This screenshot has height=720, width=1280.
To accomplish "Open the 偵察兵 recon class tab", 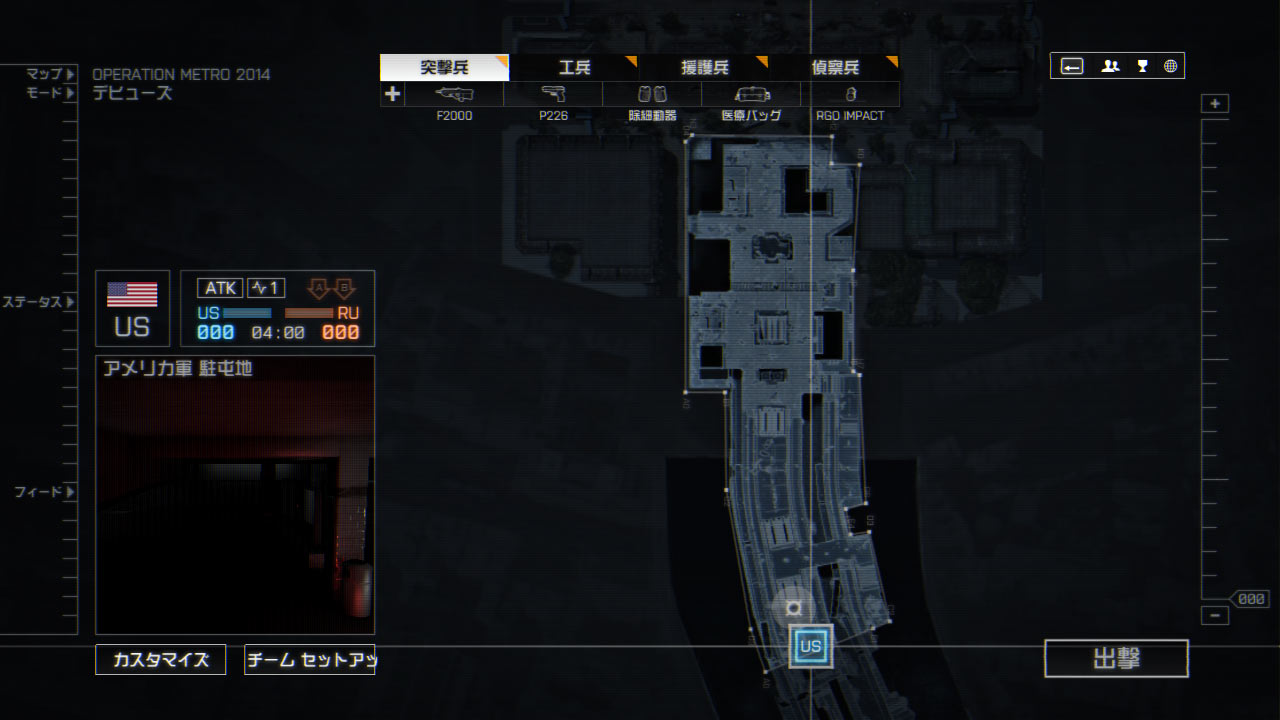I will point(835,68).
